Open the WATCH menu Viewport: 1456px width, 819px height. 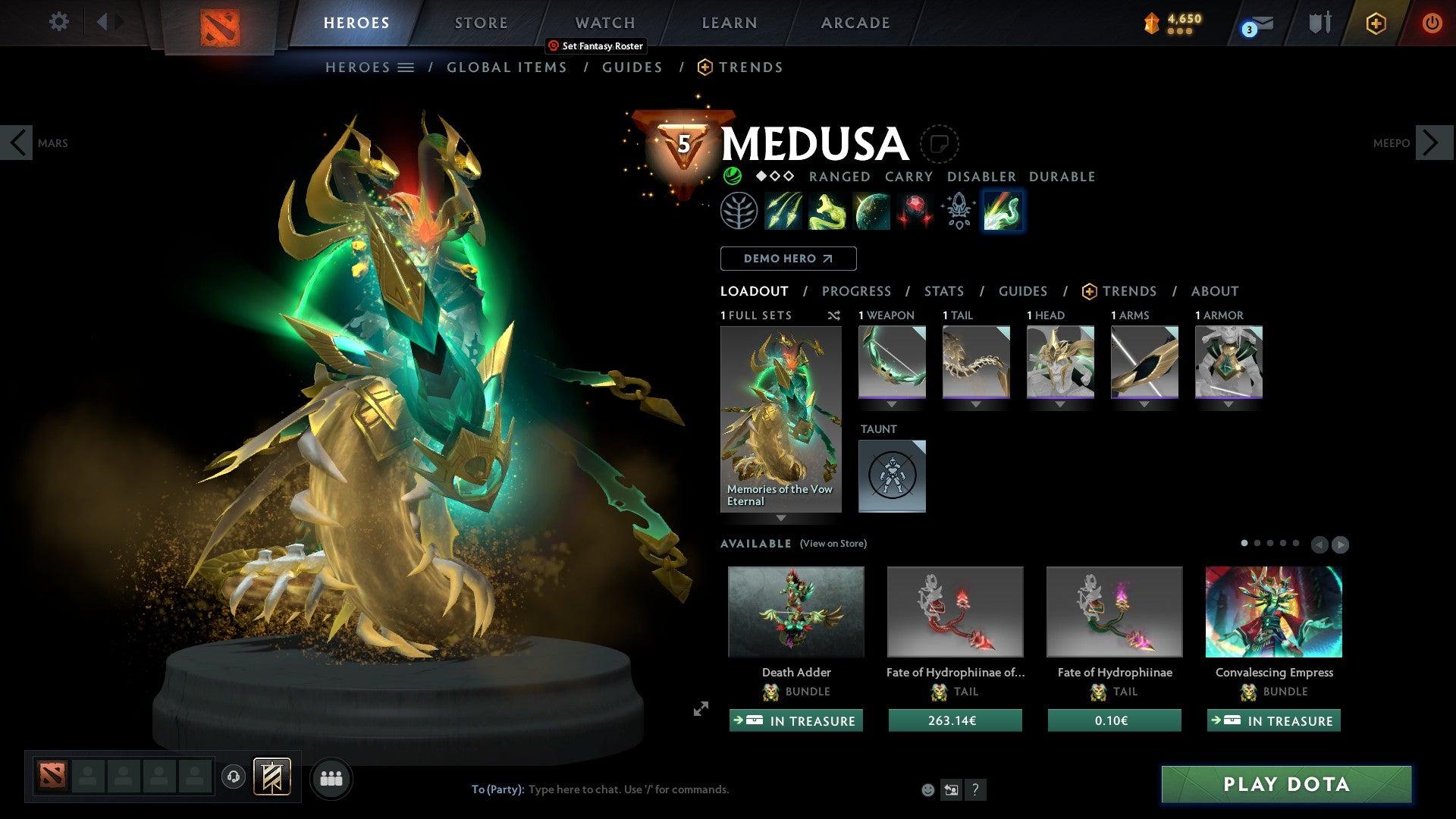(x=604, y=23)
